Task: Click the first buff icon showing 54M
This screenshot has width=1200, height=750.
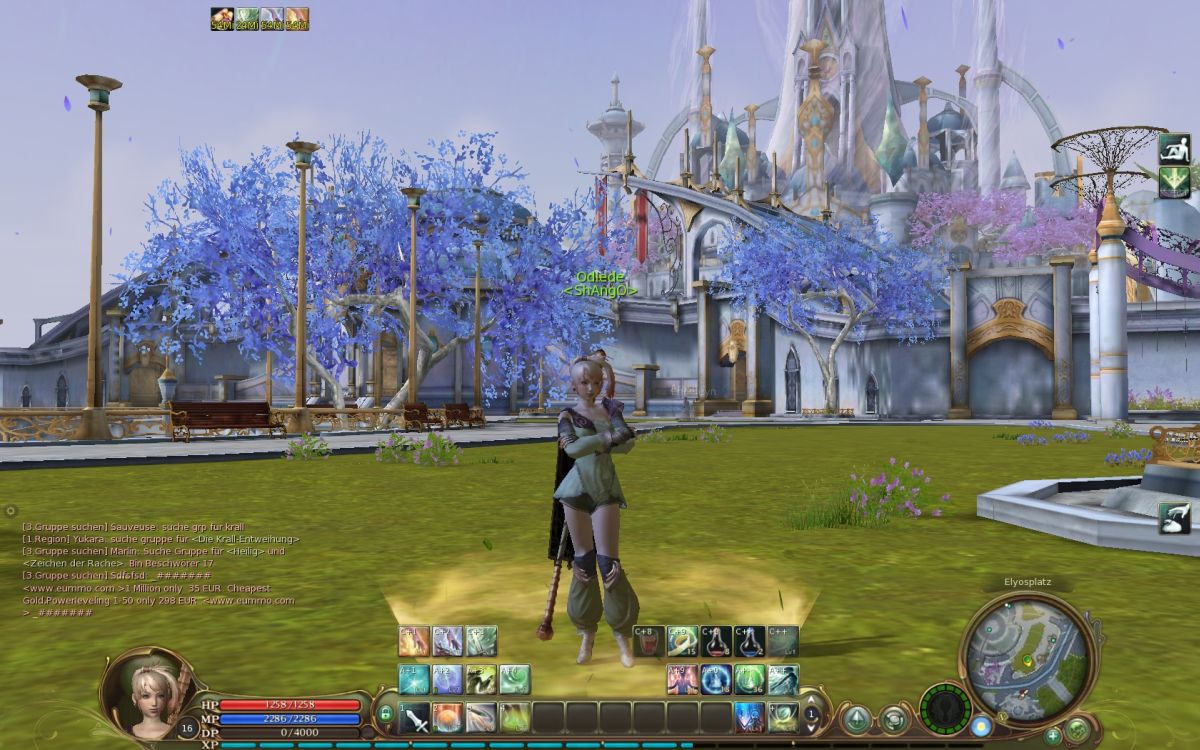Action: [221, 19]
